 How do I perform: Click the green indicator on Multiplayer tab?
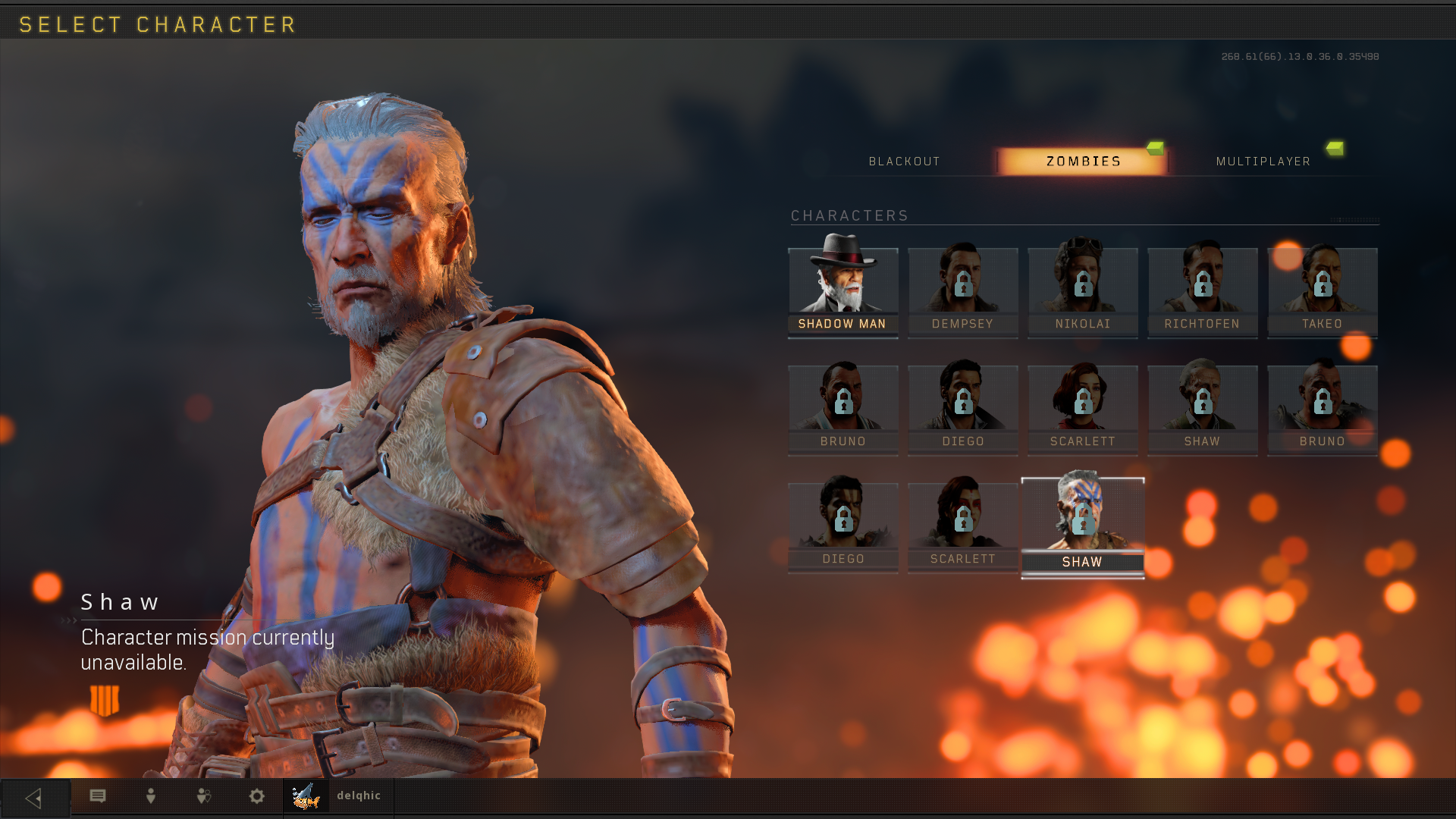pos(1335,149)
